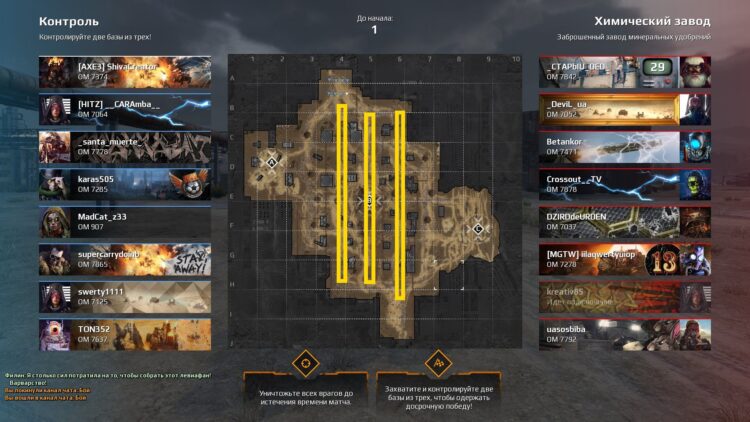
Task: Click the capture-bases objective icon
Action: point(436,362)
